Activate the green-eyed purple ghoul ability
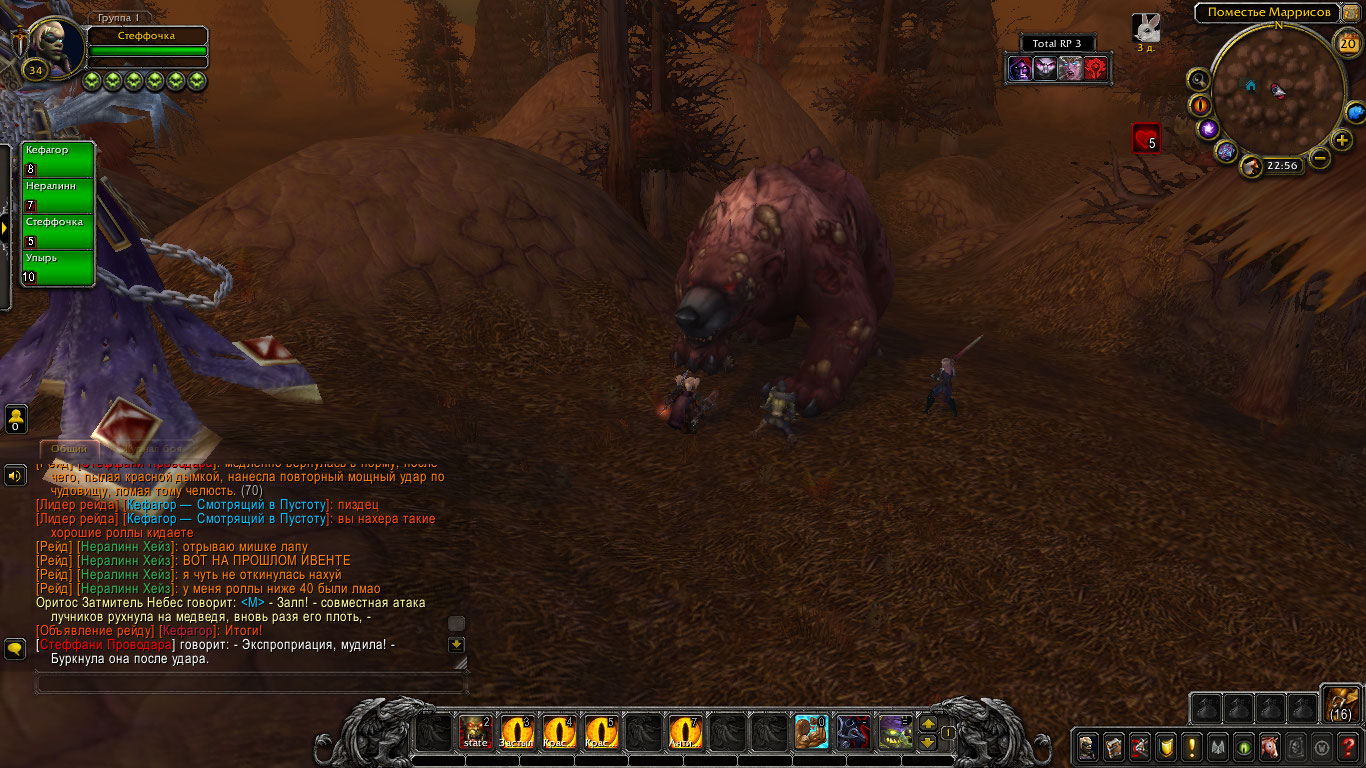 [895, 732]
